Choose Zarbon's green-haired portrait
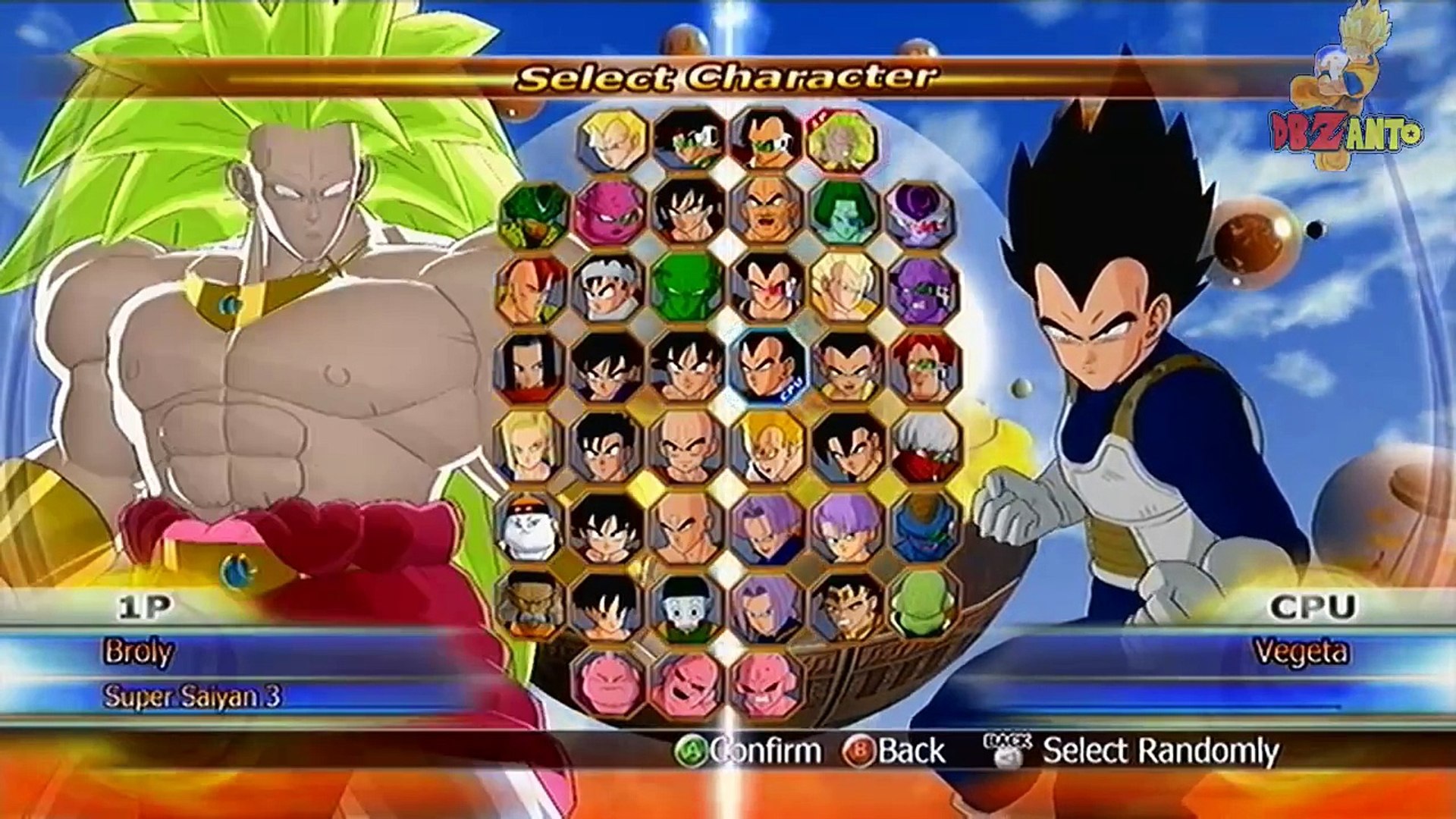The height and width of the screenshot is (819, 1456). tap(844, 213)
